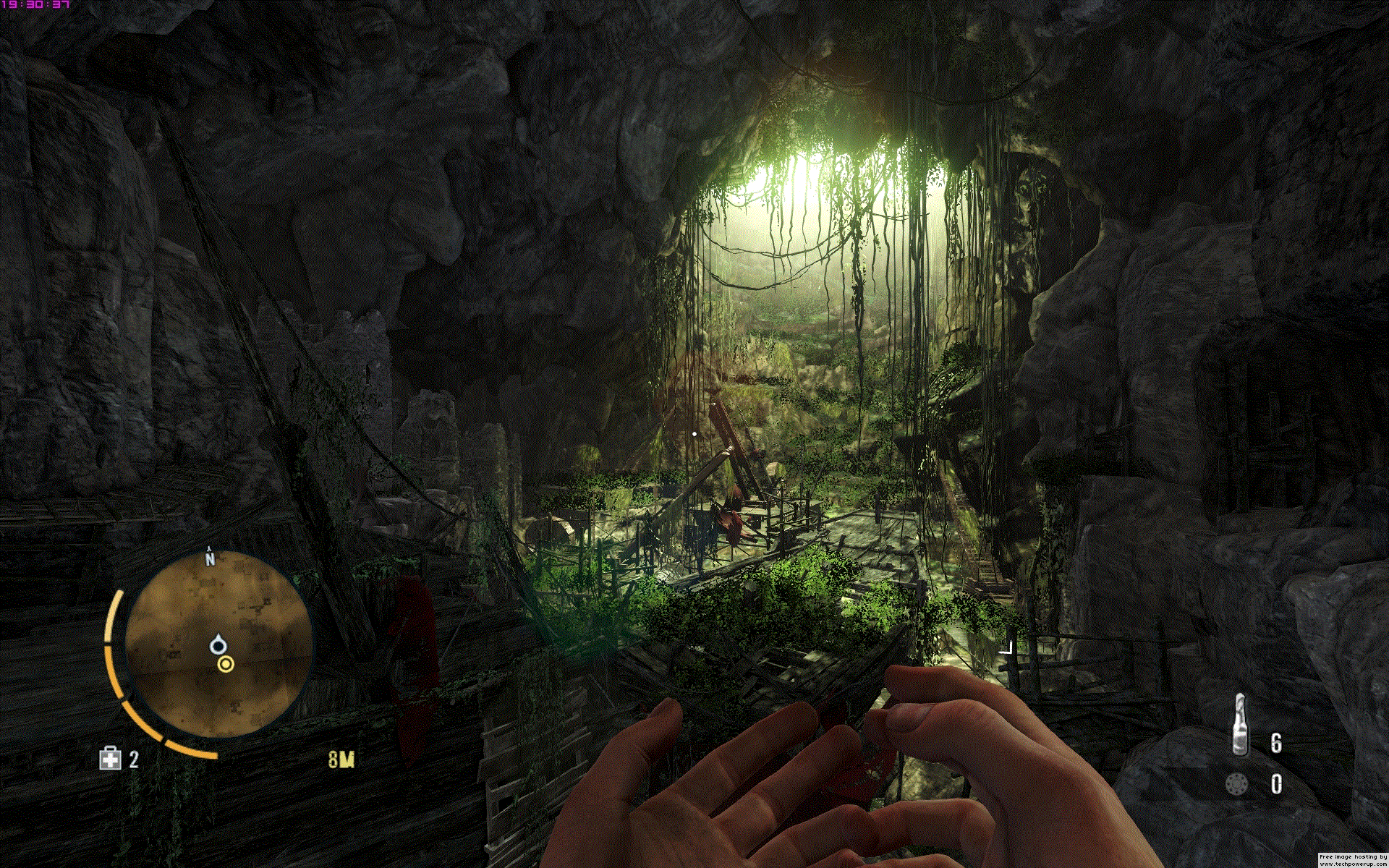This screenshot has width=1389, height=868.
Task: Click the circular minimap
Action: pyautogui.click(x=217, y=645)
